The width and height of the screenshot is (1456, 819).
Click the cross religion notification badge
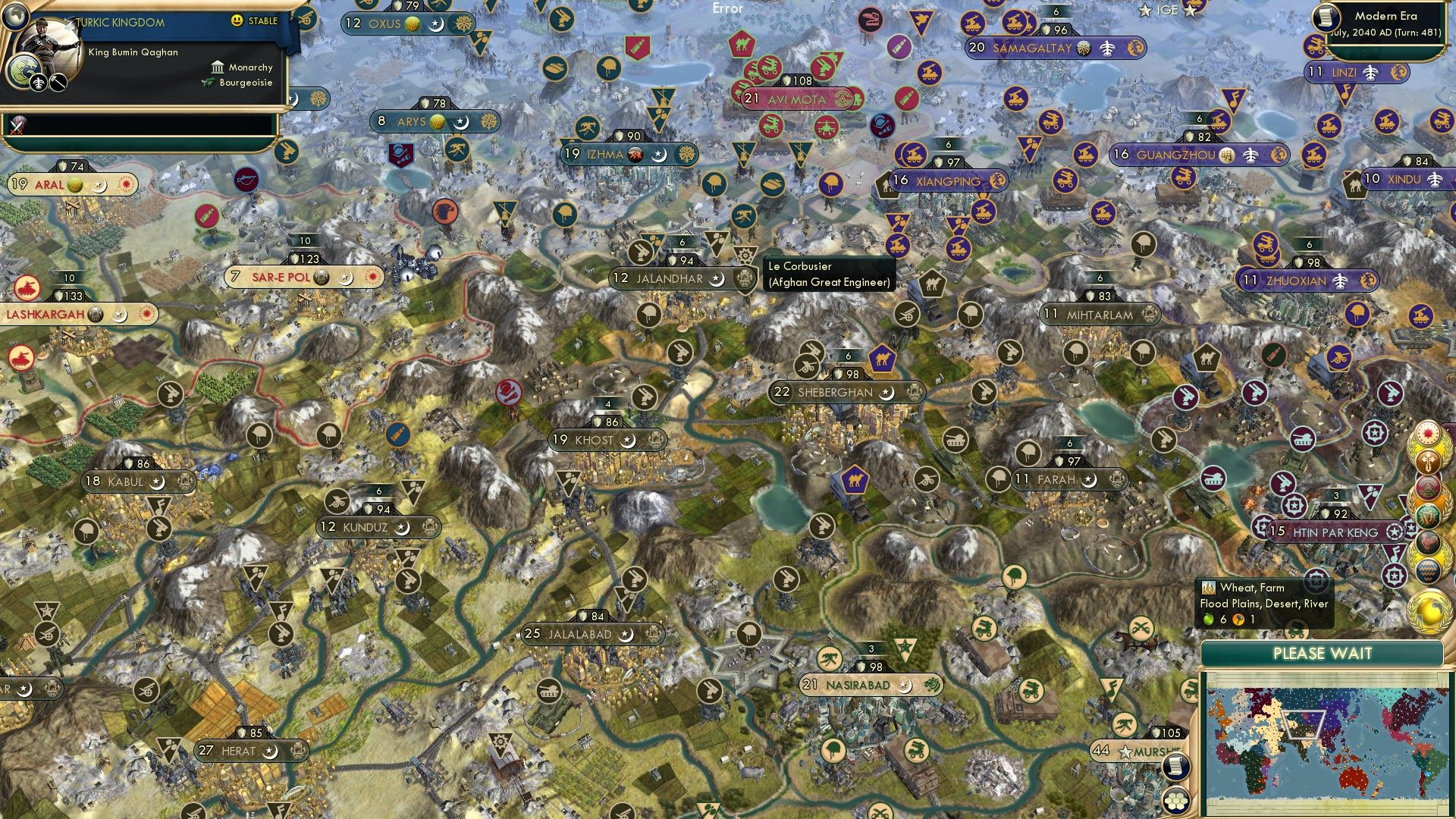coord(1426,461)
